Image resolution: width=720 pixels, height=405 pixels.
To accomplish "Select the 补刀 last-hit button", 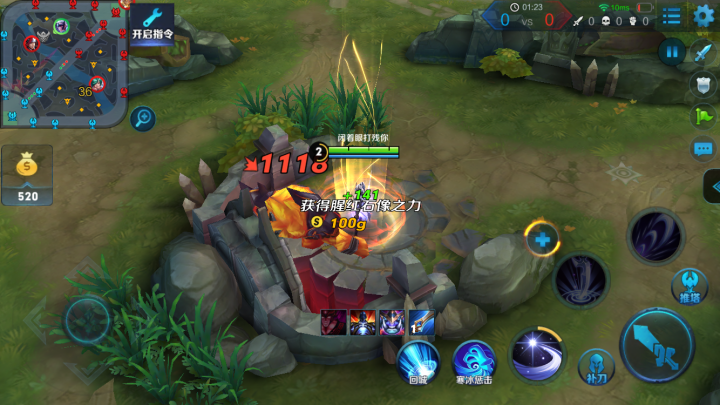I will click(595, 367).
